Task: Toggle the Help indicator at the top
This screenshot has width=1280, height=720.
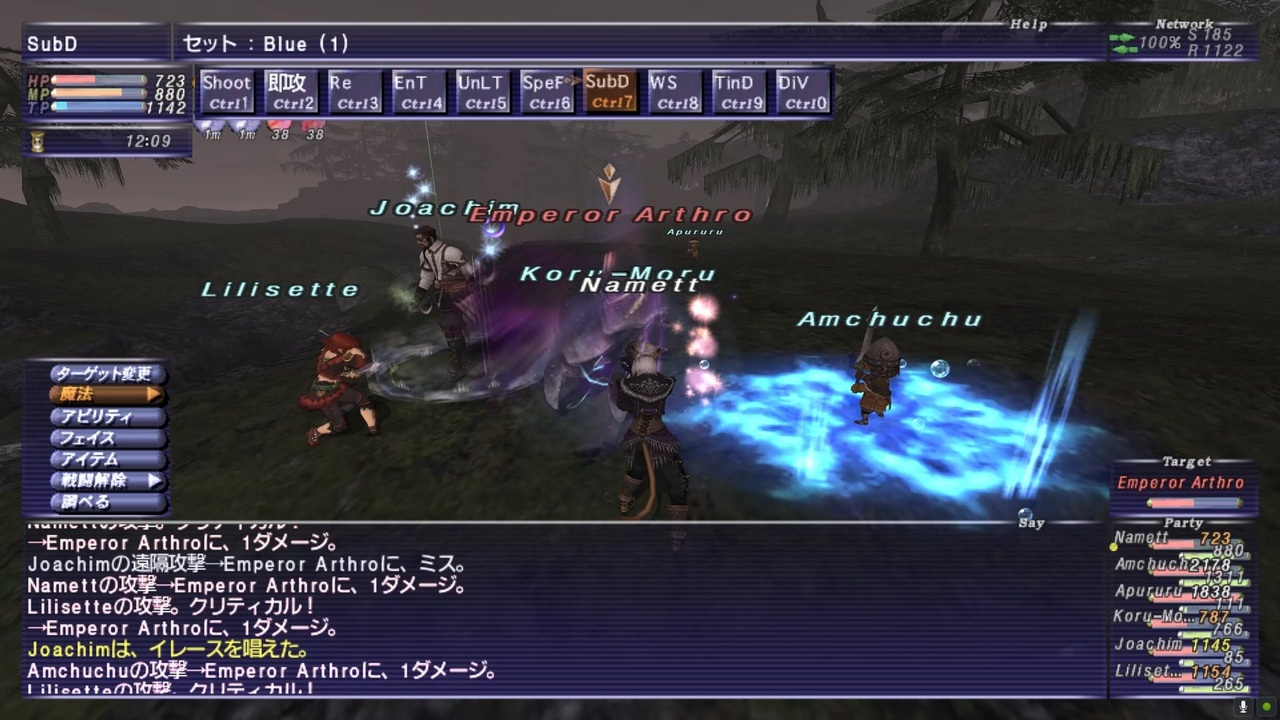Action: coord(1028,23)
